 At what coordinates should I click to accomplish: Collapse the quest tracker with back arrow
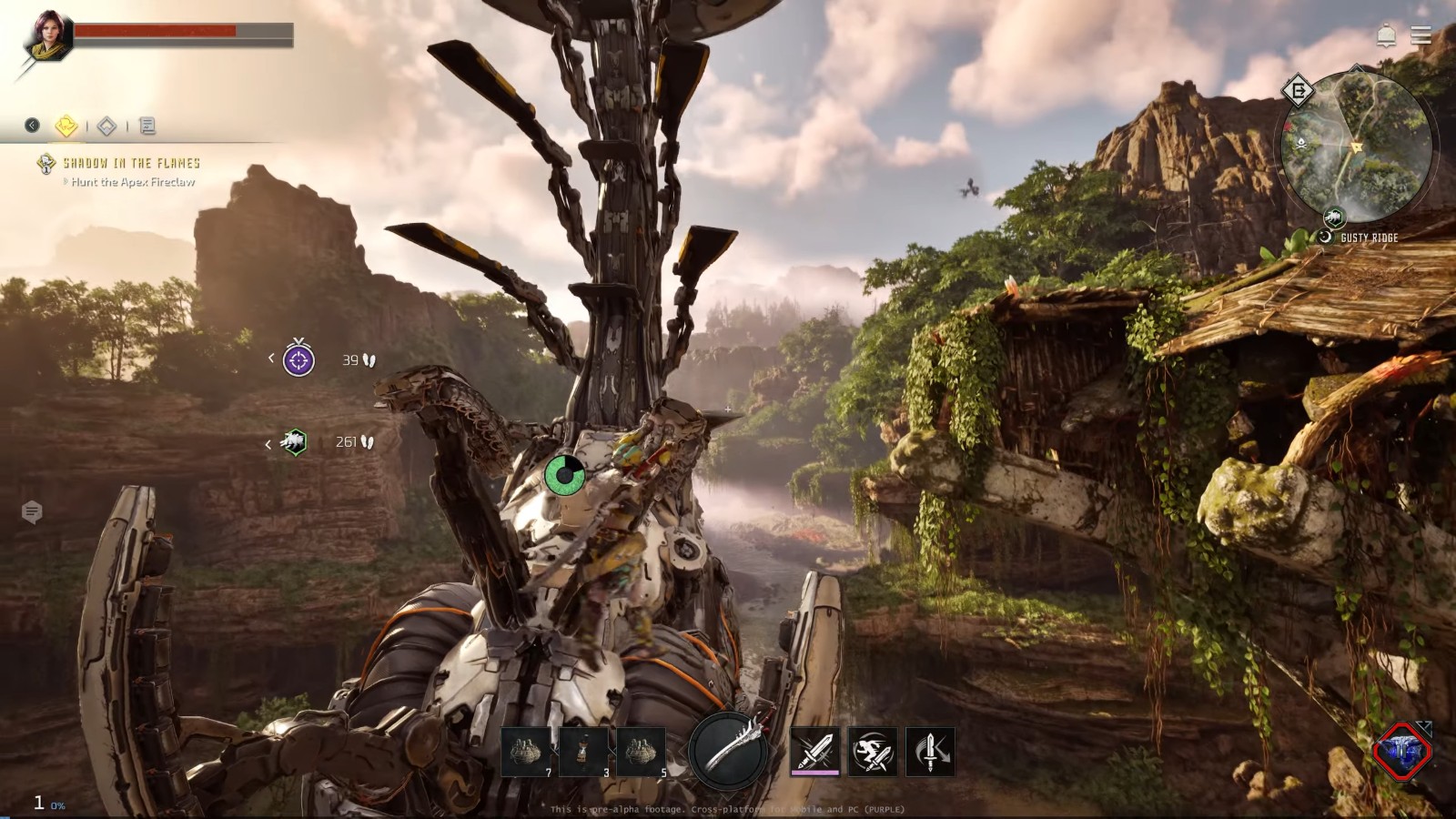point(33,126)
